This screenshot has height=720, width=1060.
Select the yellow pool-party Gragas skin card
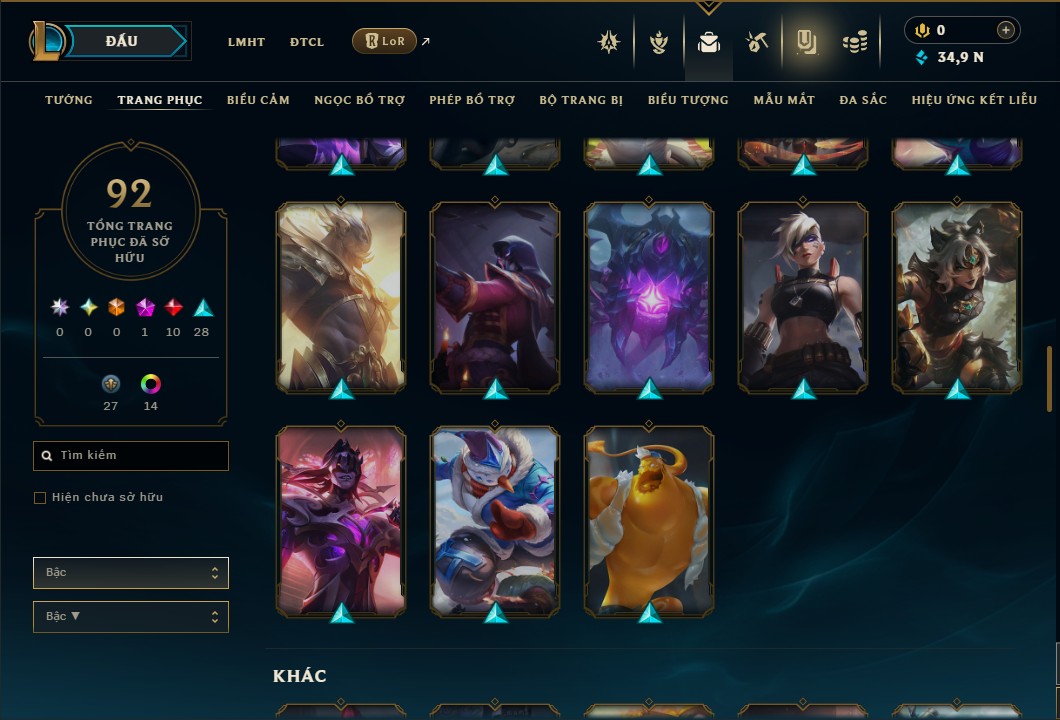[649, 520]
